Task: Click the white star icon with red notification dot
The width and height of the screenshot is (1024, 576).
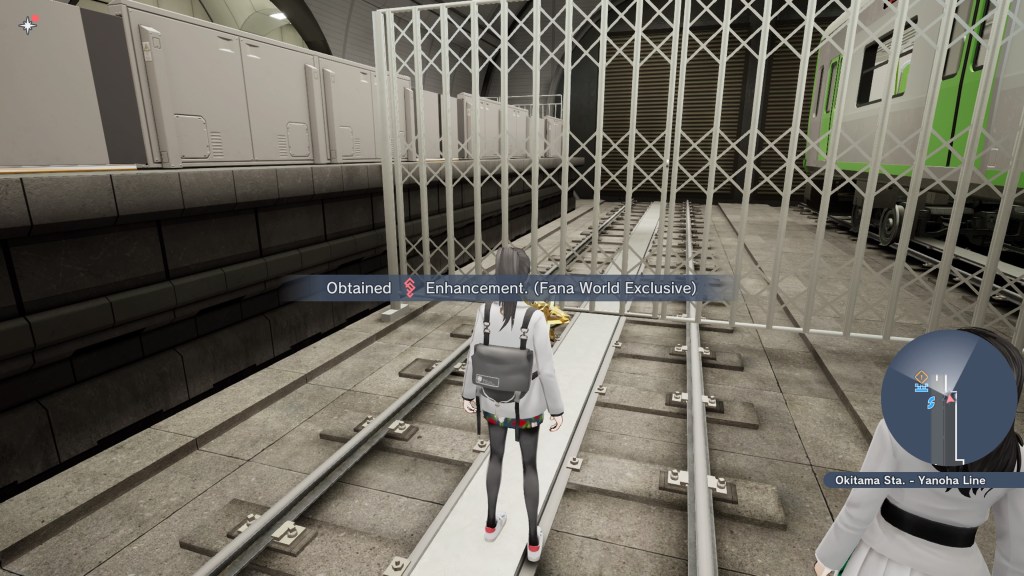Action: click(27, 25)
